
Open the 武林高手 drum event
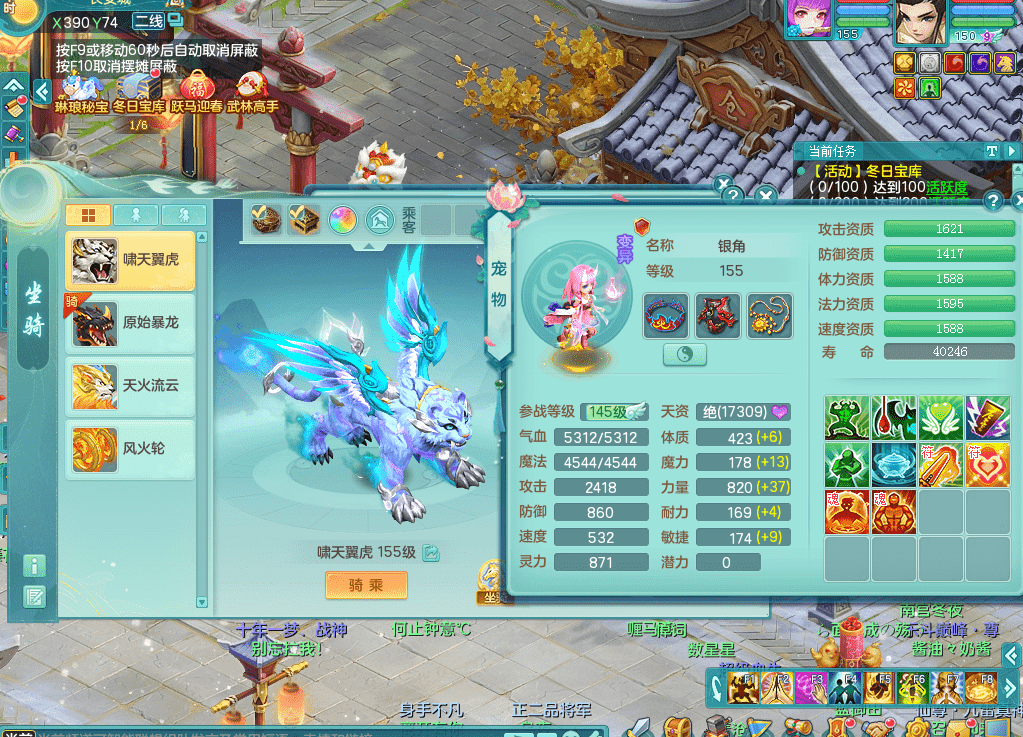251,90
